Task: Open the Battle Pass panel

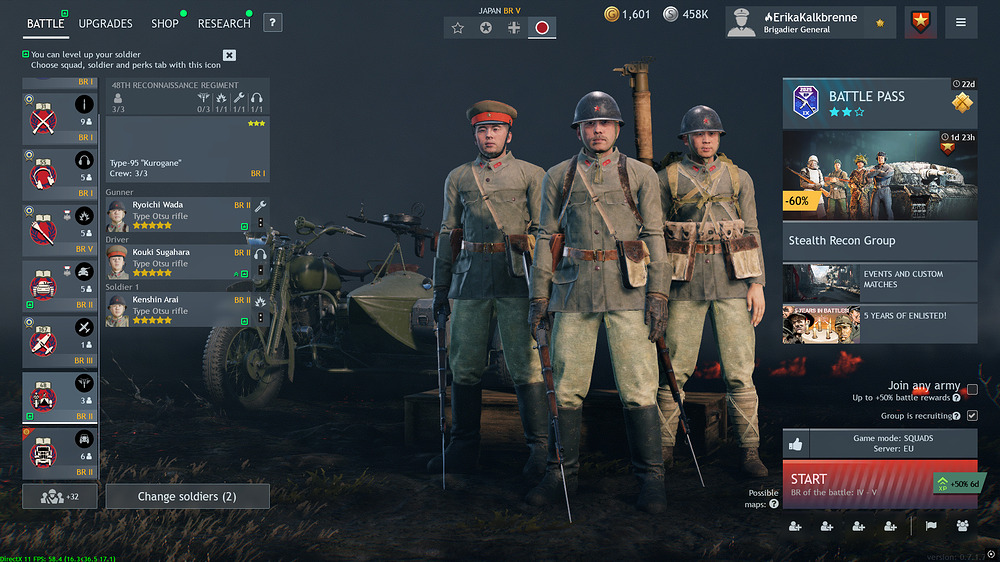Action: [x=879, y=102]
